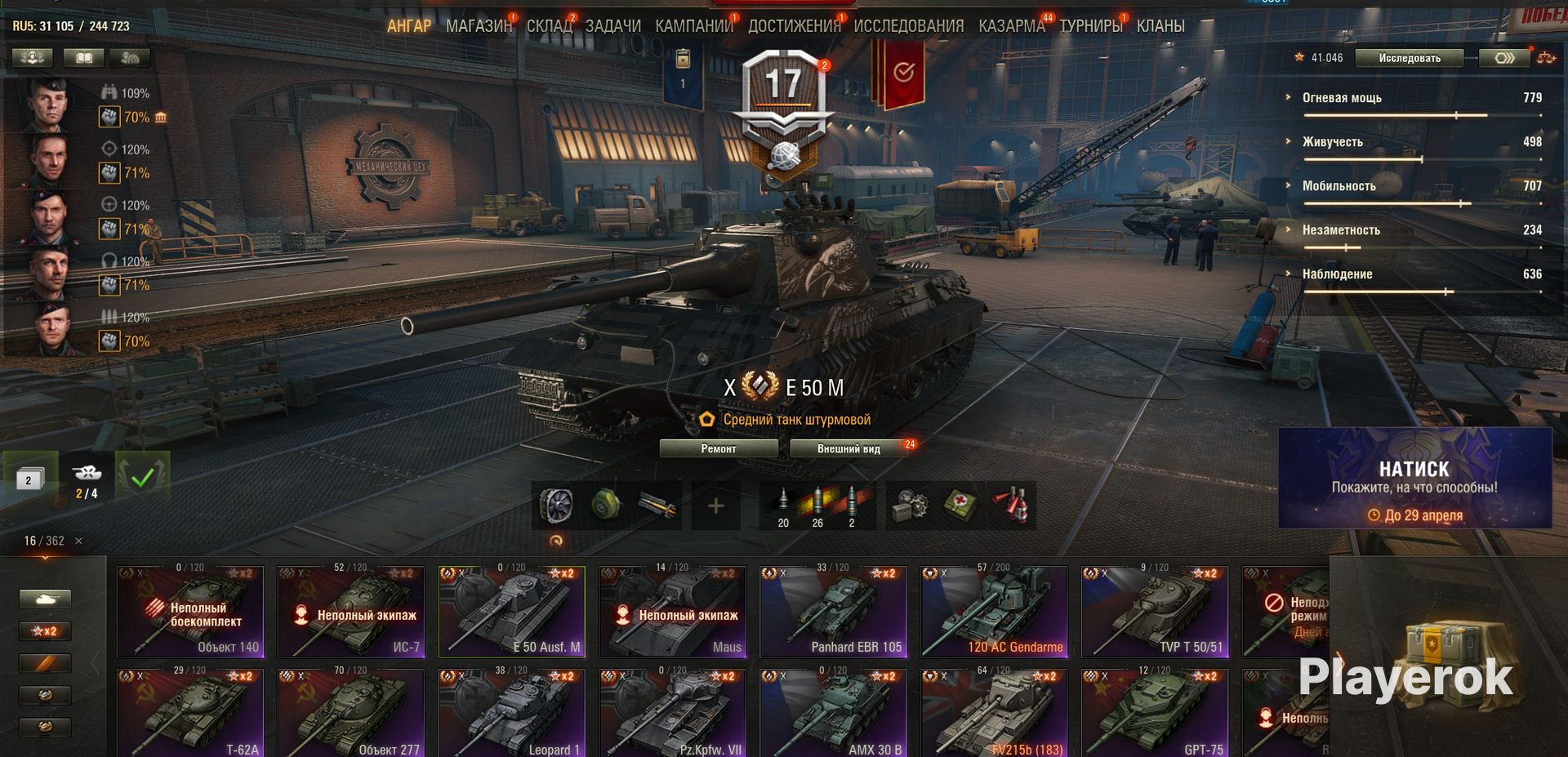Open the МАГАЗИН shop tab
Viewport: 1568px width, 757px height.
click(479, 26)
